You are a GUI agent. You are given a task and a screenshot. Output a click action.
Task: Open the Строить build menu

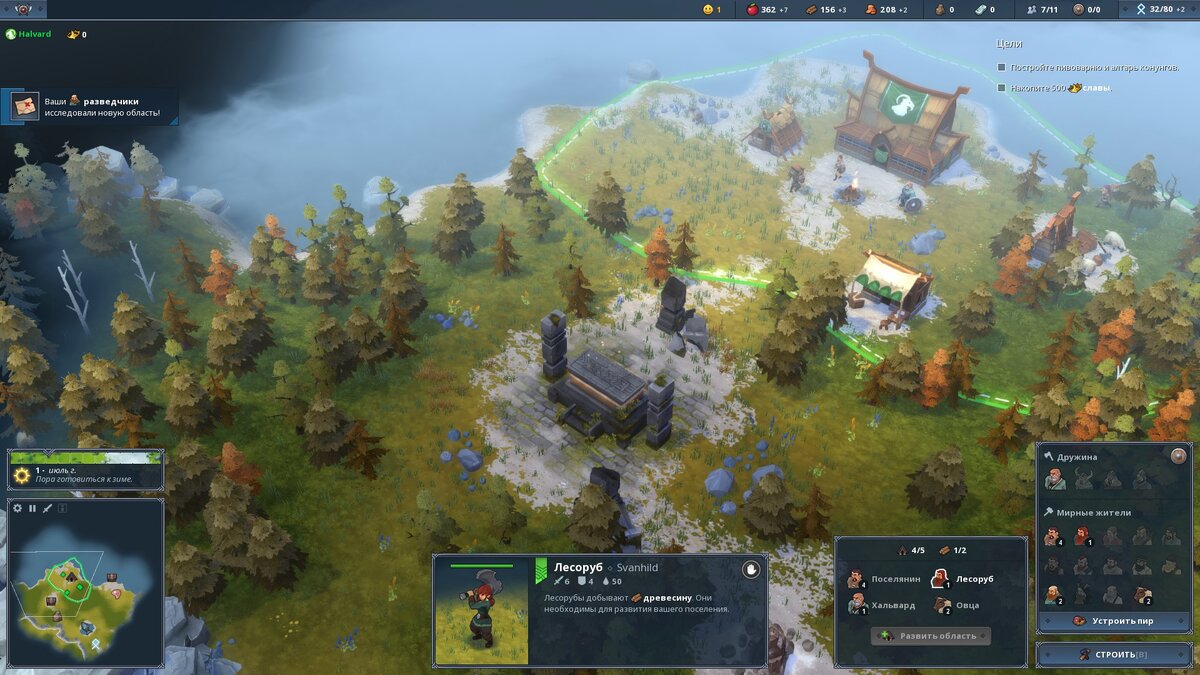click(x=1113, y=655)
